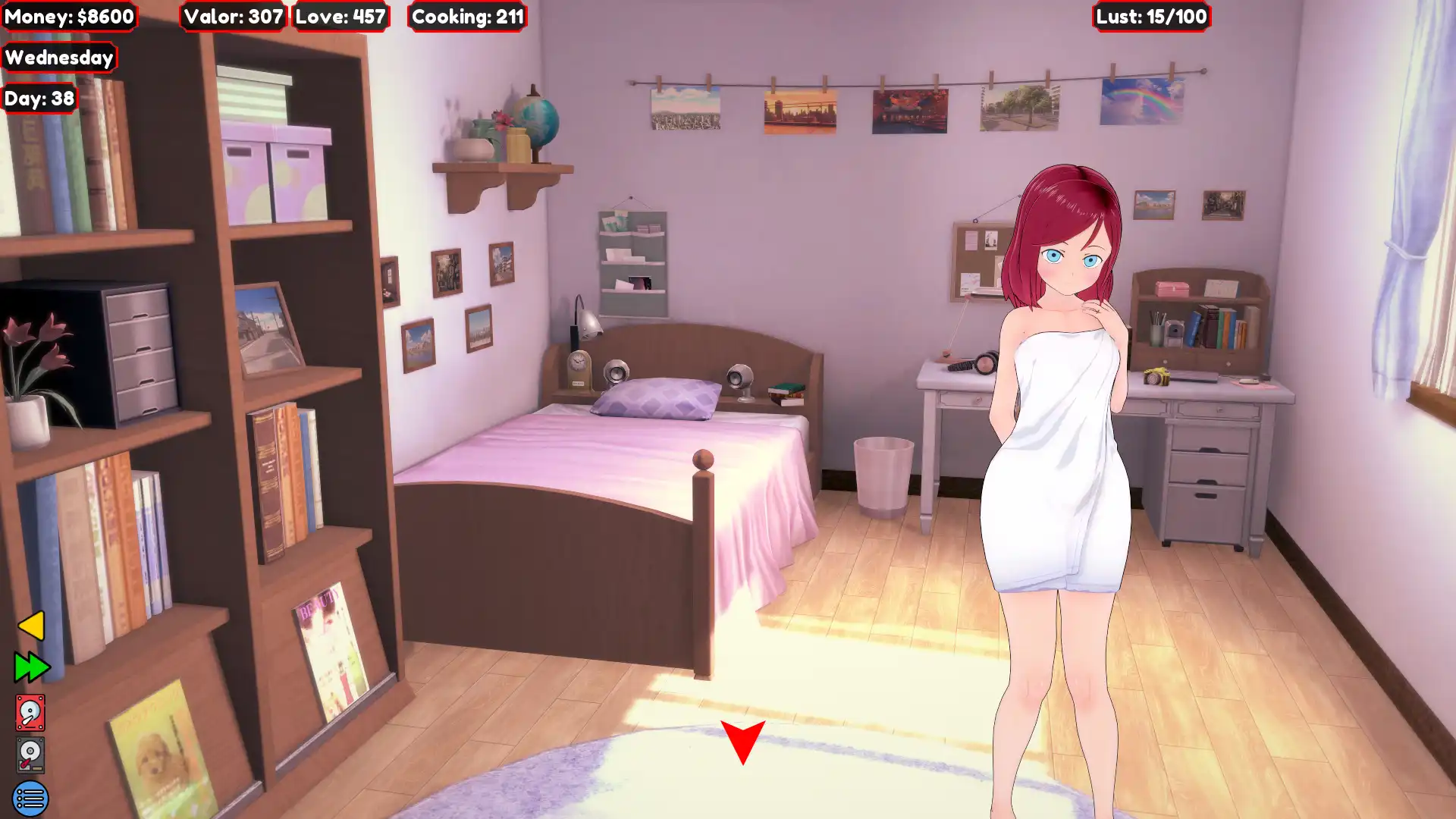This screenshot has width=1456, height=819.
Task: Click the Cooking: 211 stat badge
Action: point(467,17)
